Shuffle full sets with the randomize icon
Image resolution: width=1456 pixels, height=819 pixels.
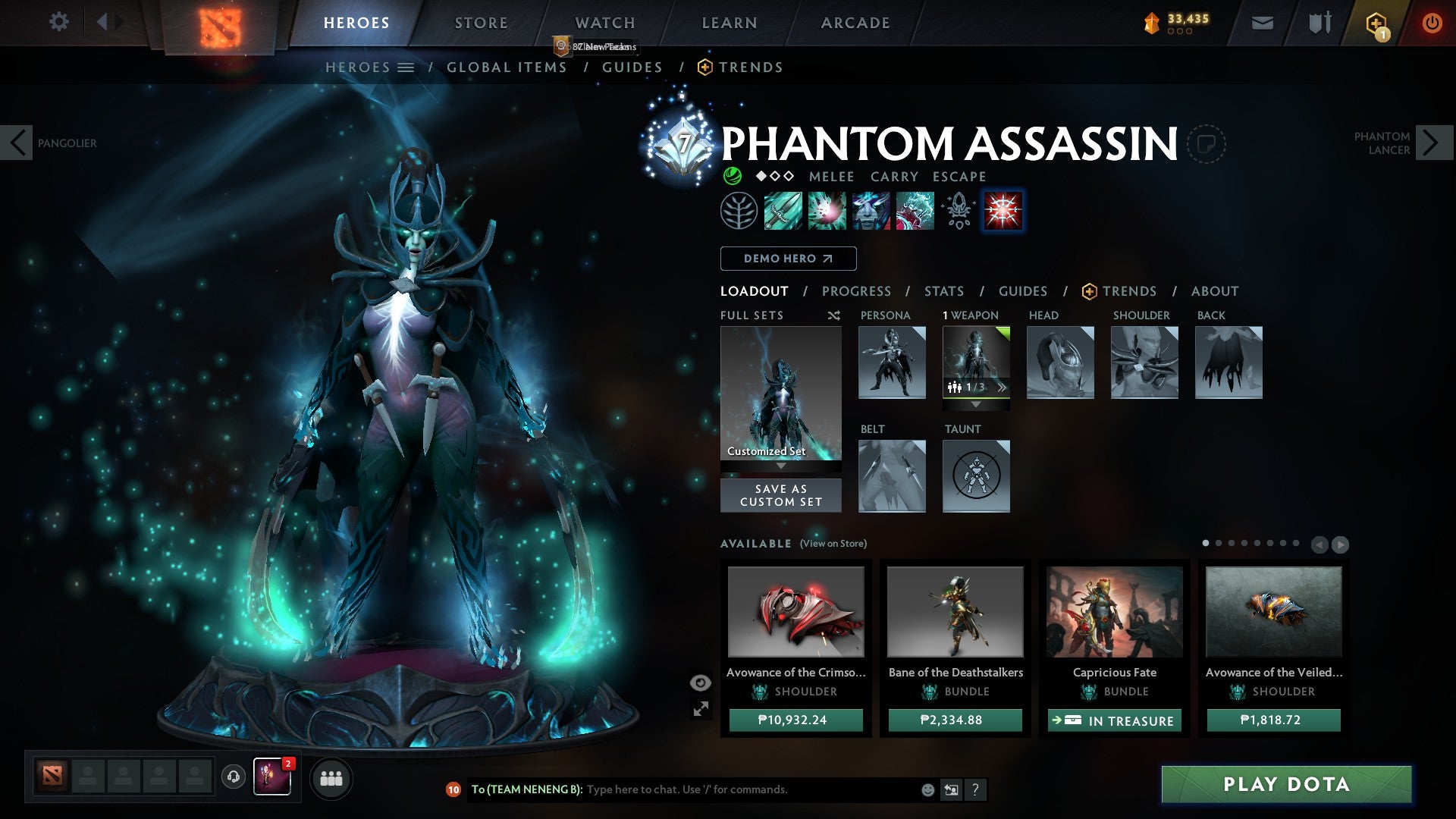point(834,315)
